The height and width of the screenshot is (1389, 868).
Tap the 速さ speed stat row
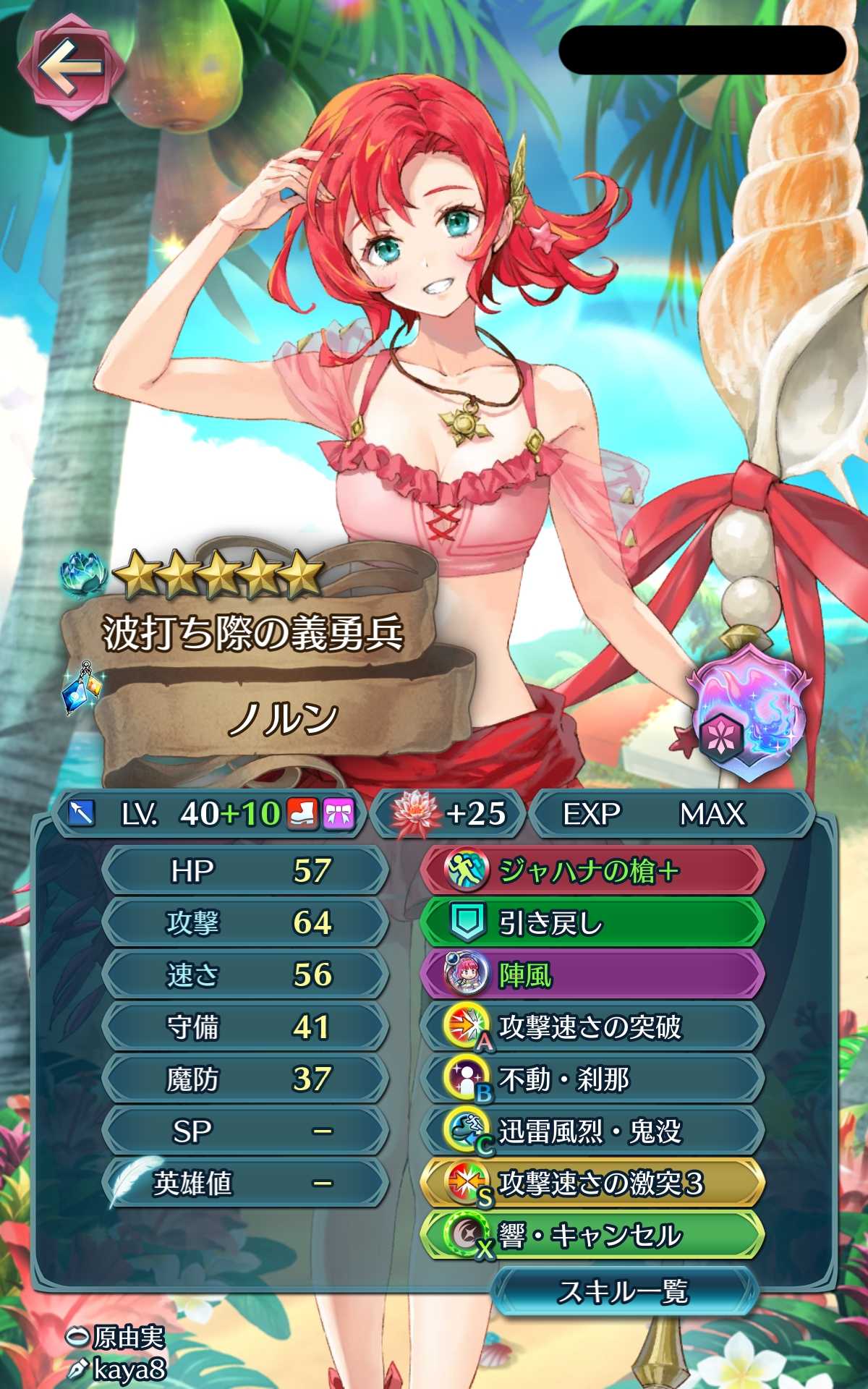[244, 975]
